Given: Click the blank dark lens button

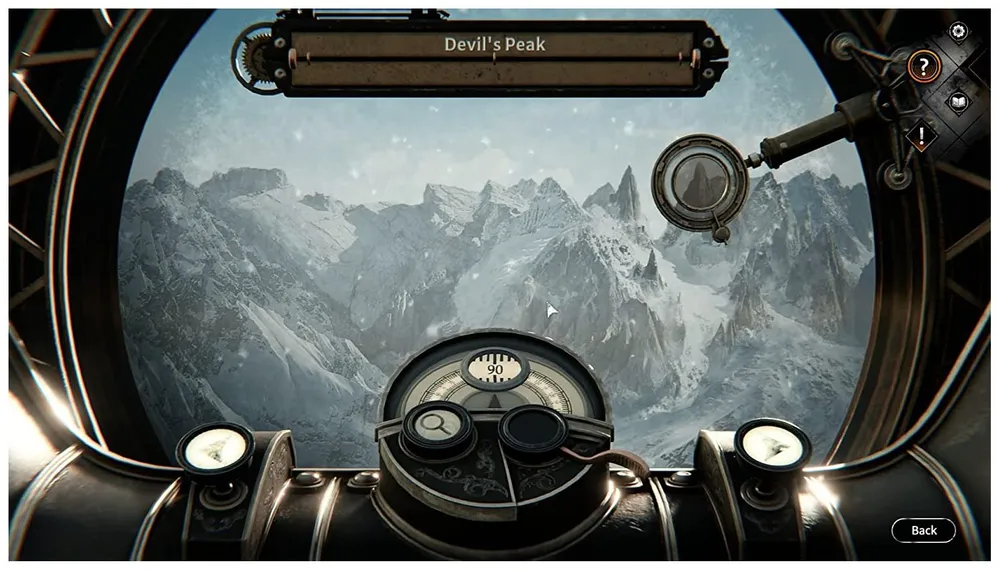Looking at the screenshot, I should pos(534,428).
